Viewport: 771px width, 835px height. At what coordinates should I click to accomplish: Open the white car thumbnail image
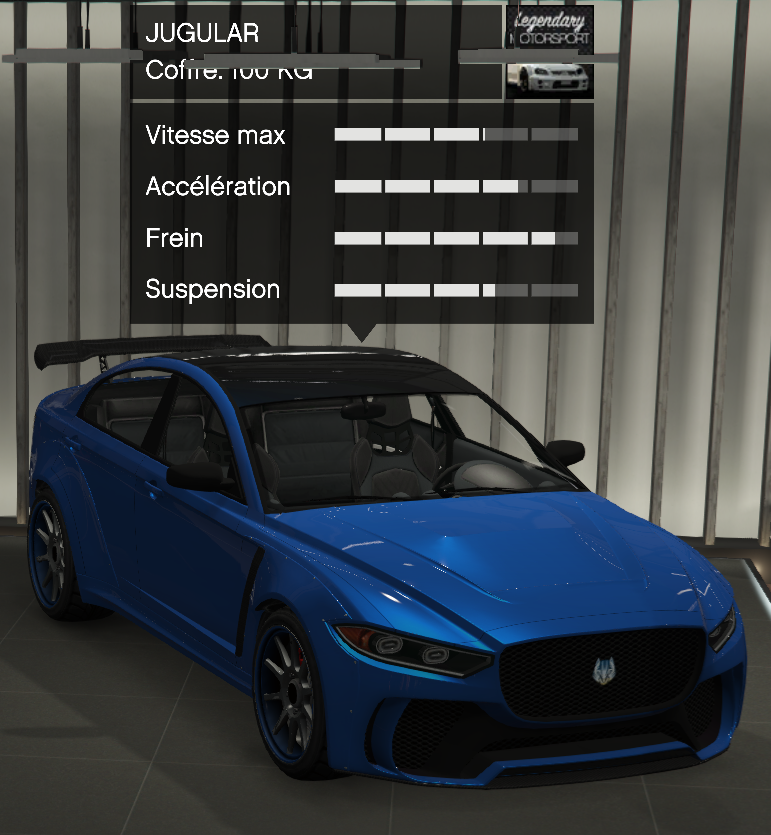click(549, 78)
